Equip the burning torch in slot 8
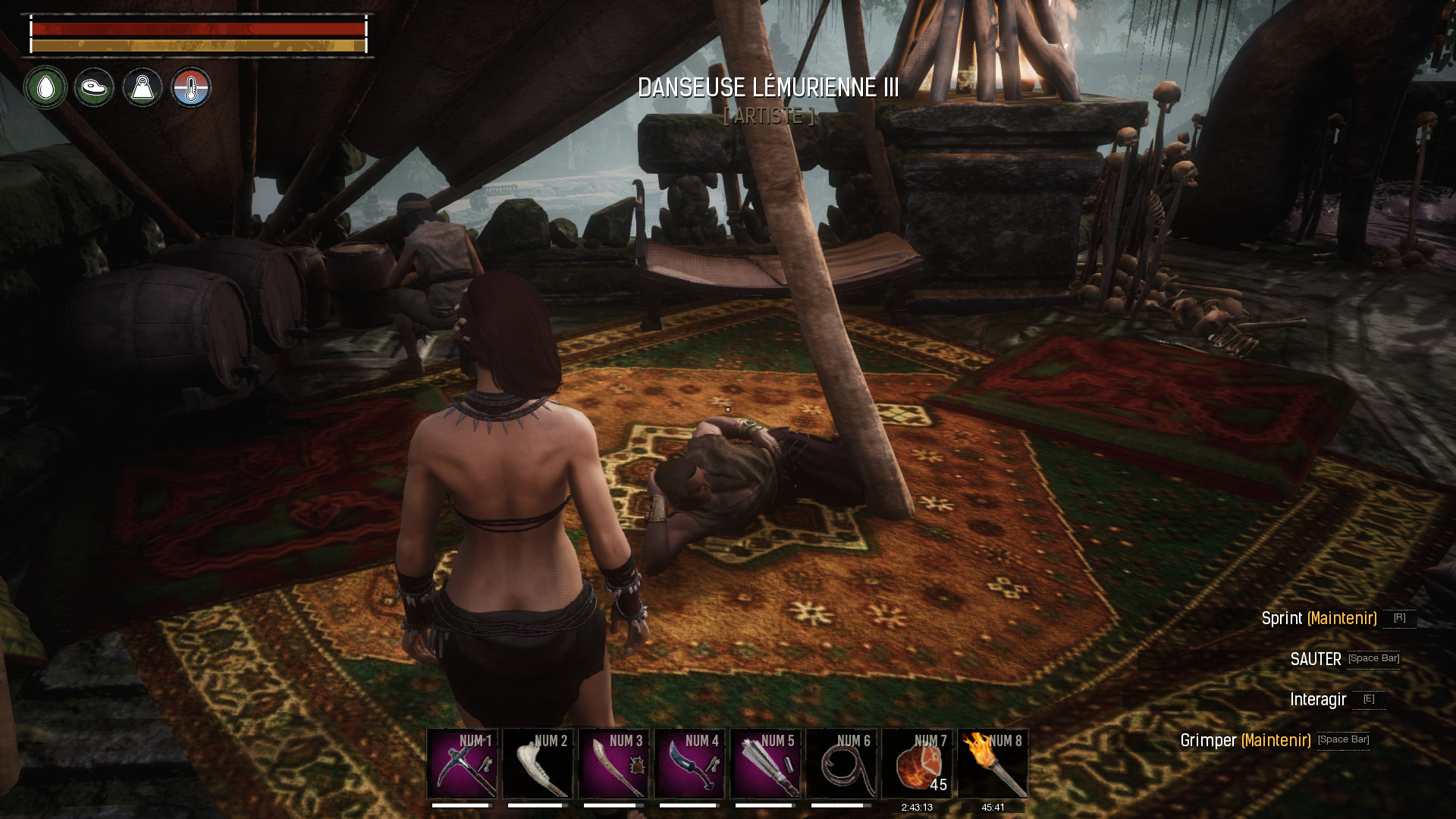Image resolution: width=1456 pixels, height=819 pixels. coord(993,764)
